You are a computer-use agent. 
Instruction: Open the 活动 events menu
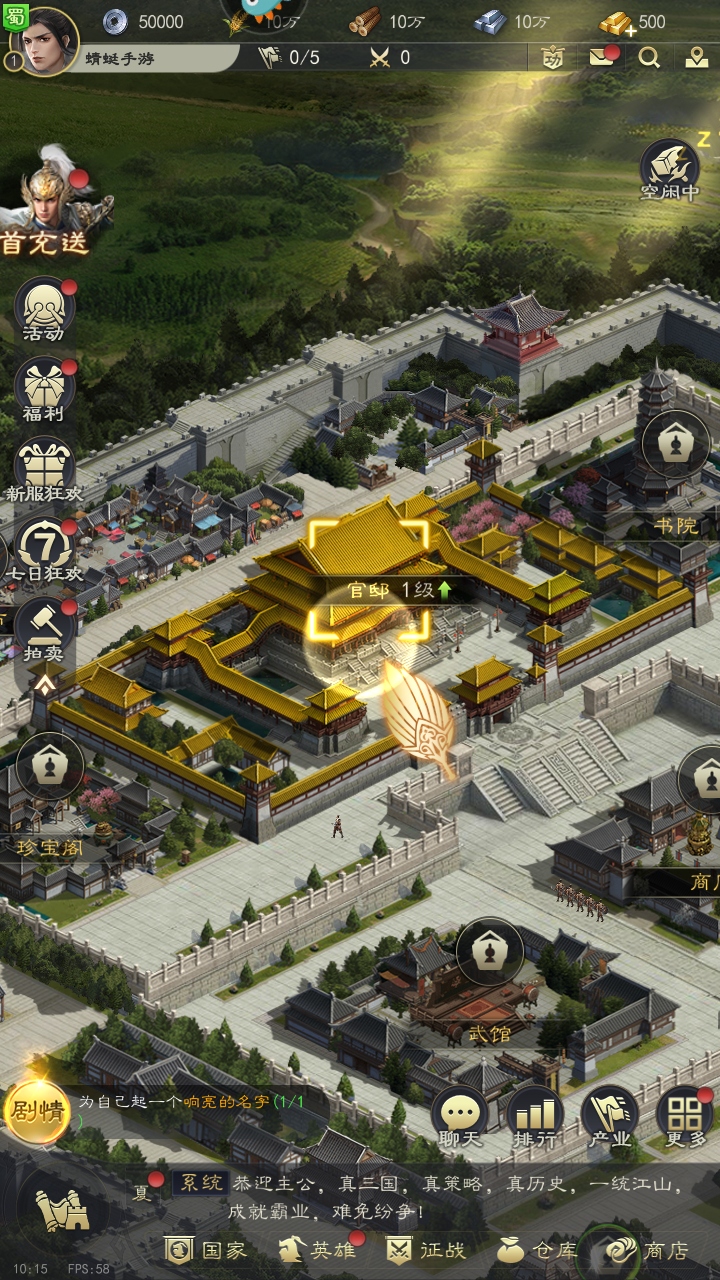(44, 310)
